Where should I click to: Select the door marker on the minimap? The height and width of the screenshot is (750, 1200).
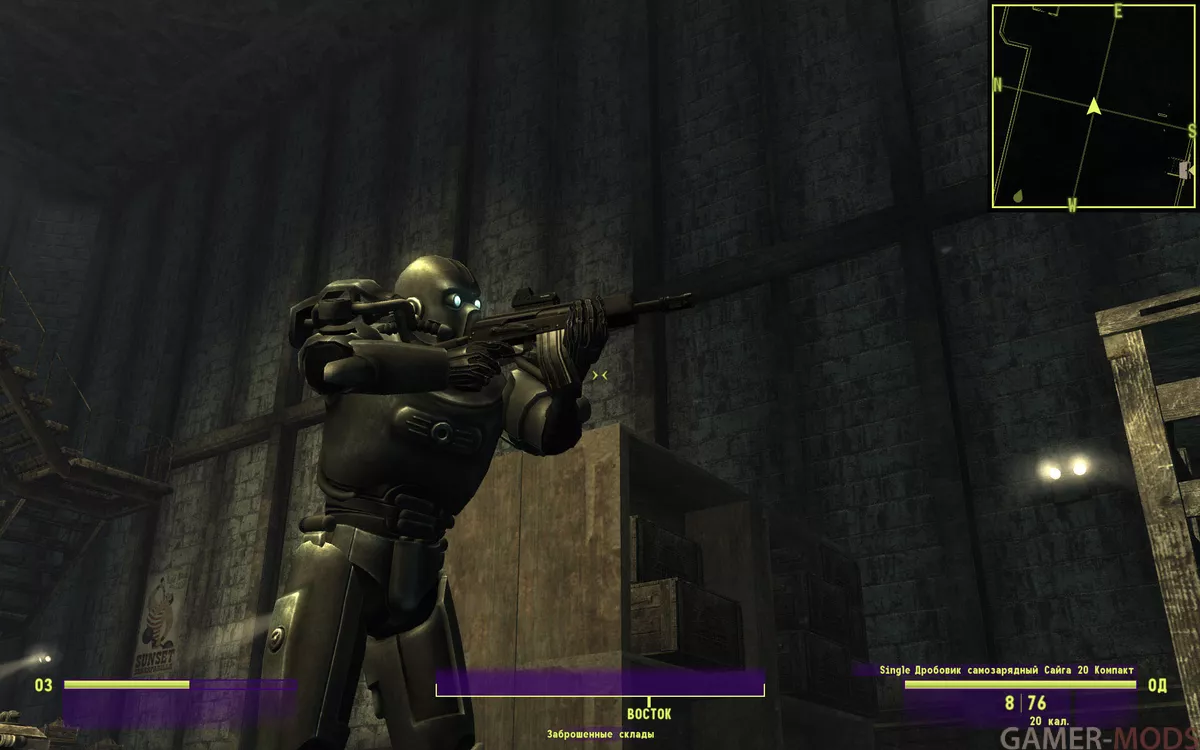1186,170
